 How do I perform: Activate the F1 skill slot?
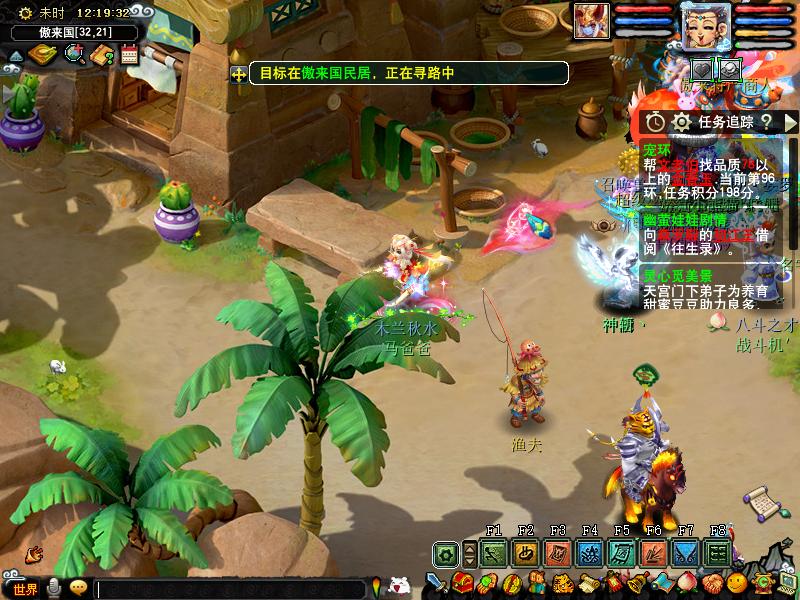click(493, 553)
